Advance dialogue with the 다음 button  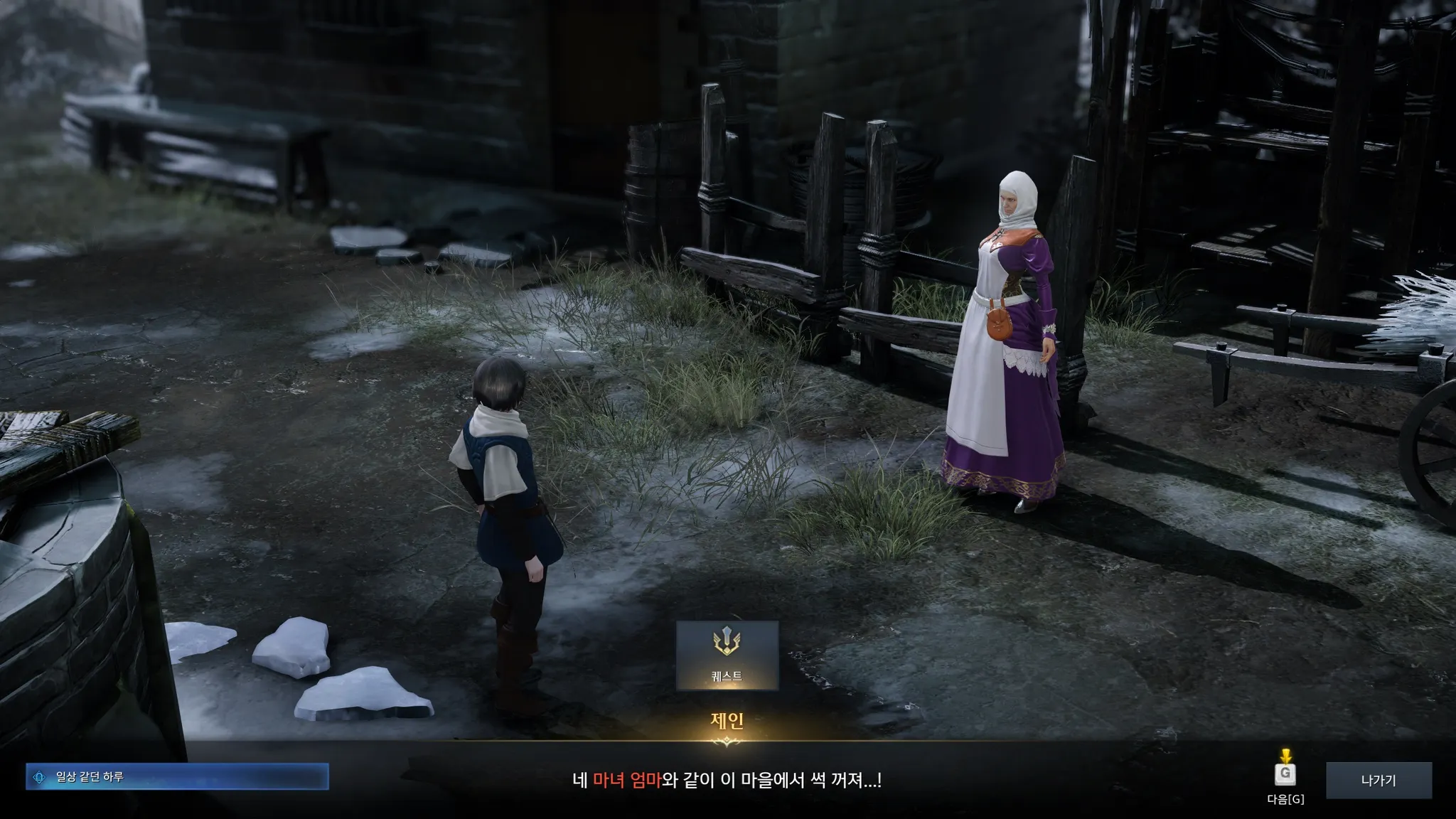(x=1285, y=775)
